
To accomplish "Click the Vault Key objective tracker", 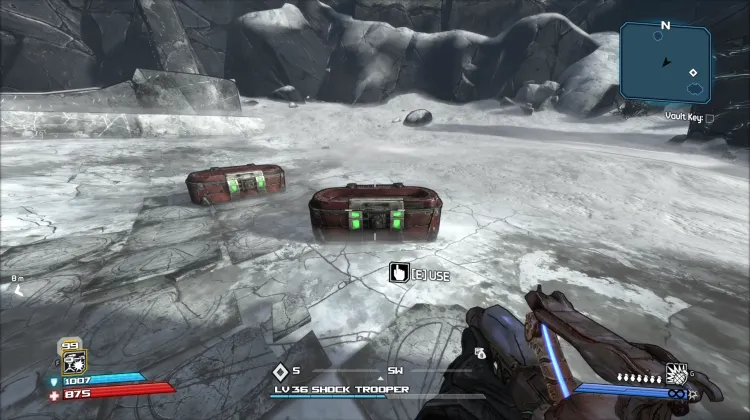I will (x=690, y=117).
